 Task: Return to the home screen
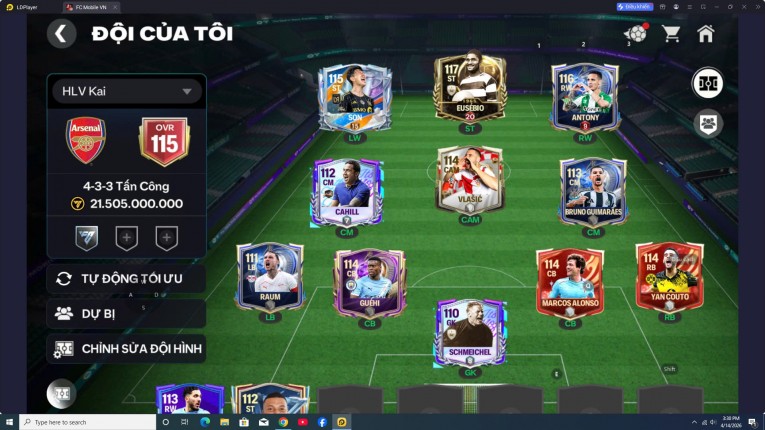(x=706, y=33)
